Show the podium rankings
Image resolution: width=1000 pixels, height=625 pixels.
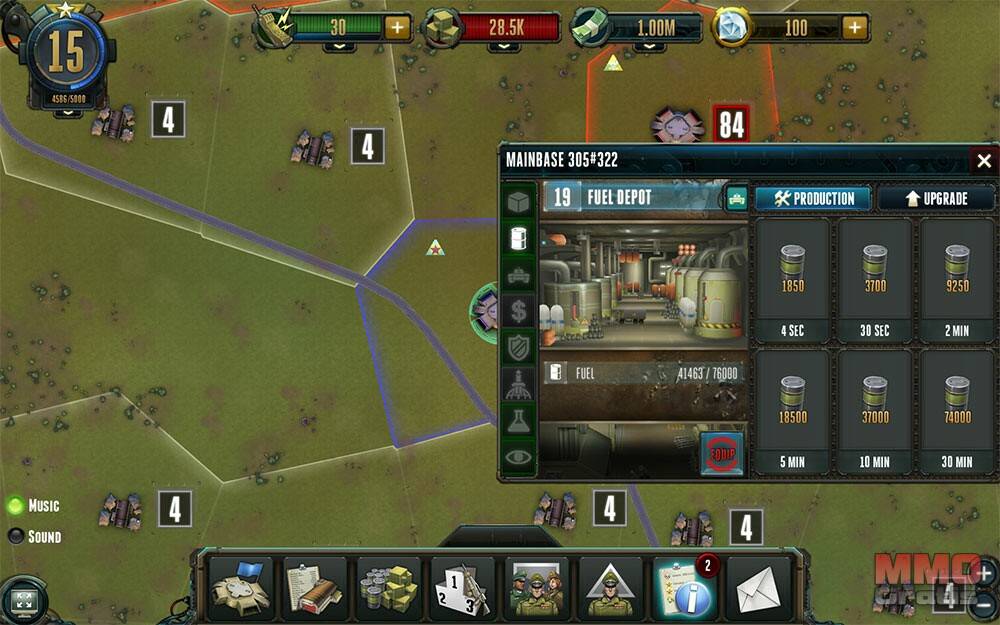click(463, 589)
